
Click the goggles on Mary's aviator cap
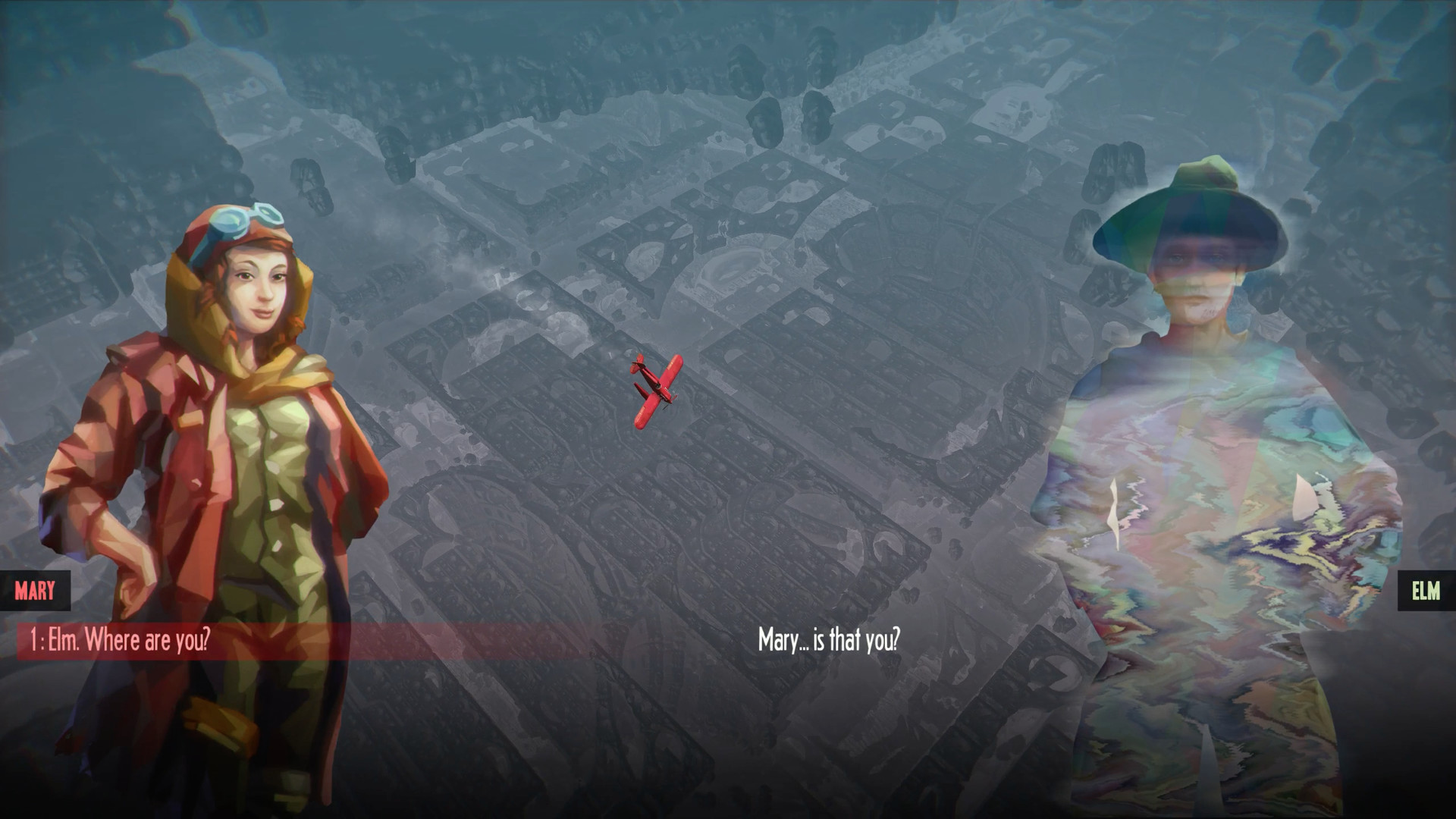pyautogui.click(x=243, y=220)
